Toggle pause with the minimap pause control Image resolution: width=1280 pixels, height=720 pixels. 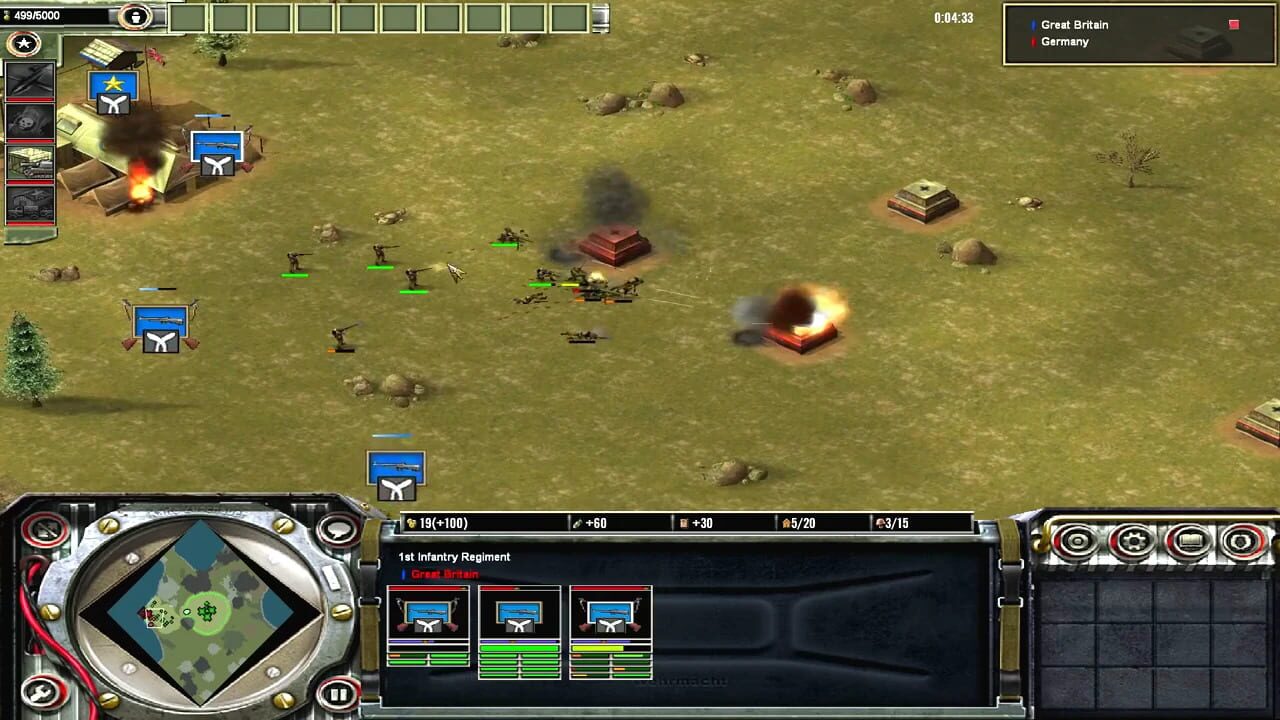pos(338,693)
